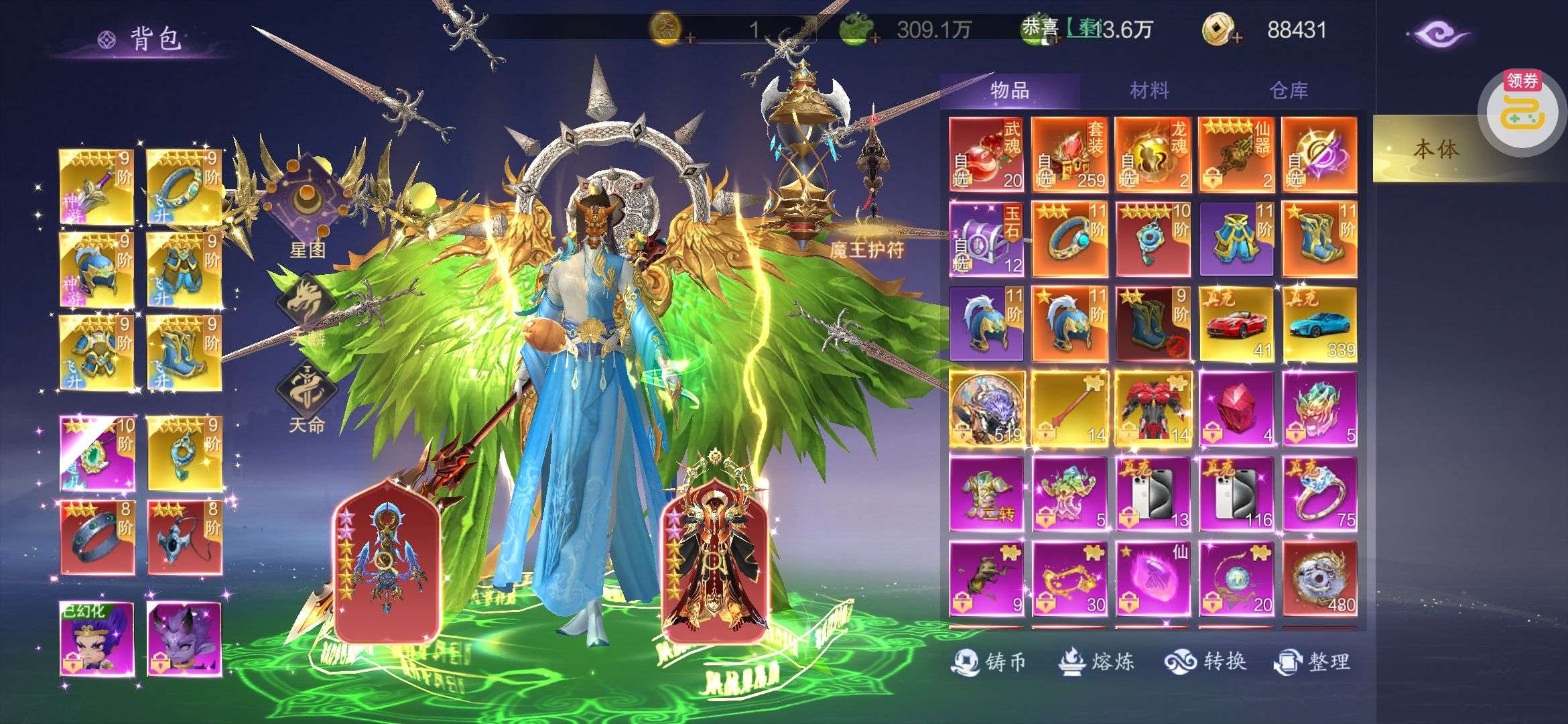Select the 物品 items tab
Screen dimensions: 1568x724
coord(1009,90)
